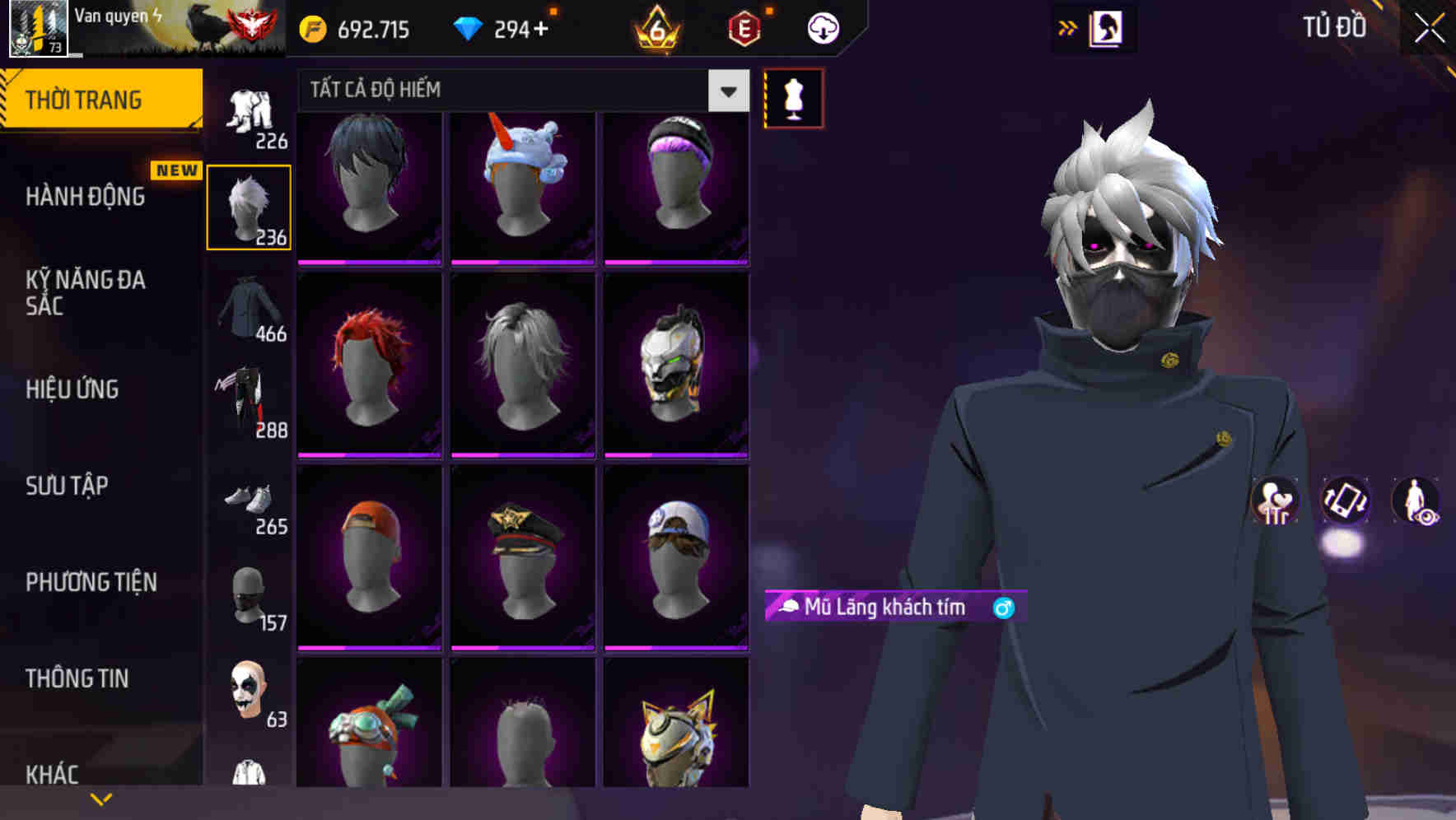Click the level 6 crown icon in top bar
1456x820 pixels.
(653, 30)
